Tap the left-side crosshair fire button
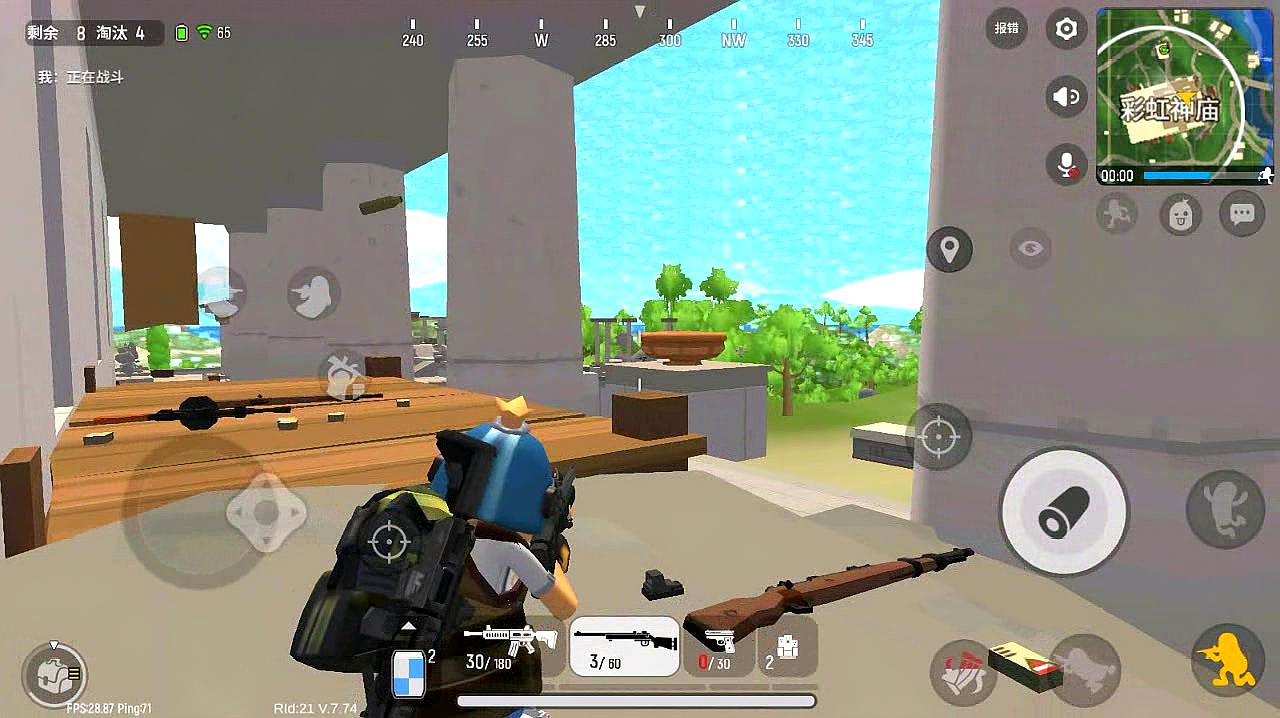The image size is (1280, 718). pos(388,540)
